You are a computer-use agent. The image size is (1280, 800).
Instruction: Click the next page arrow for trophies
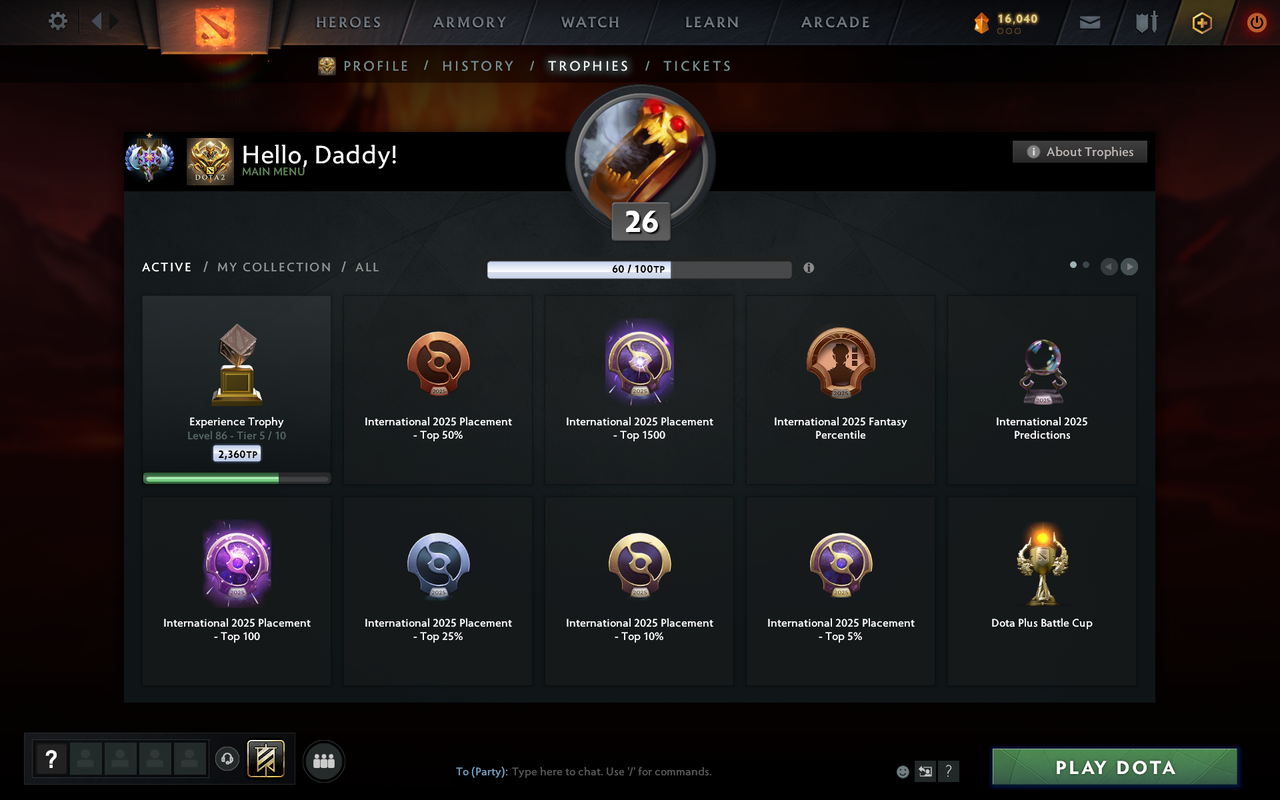pos(1129,266)
